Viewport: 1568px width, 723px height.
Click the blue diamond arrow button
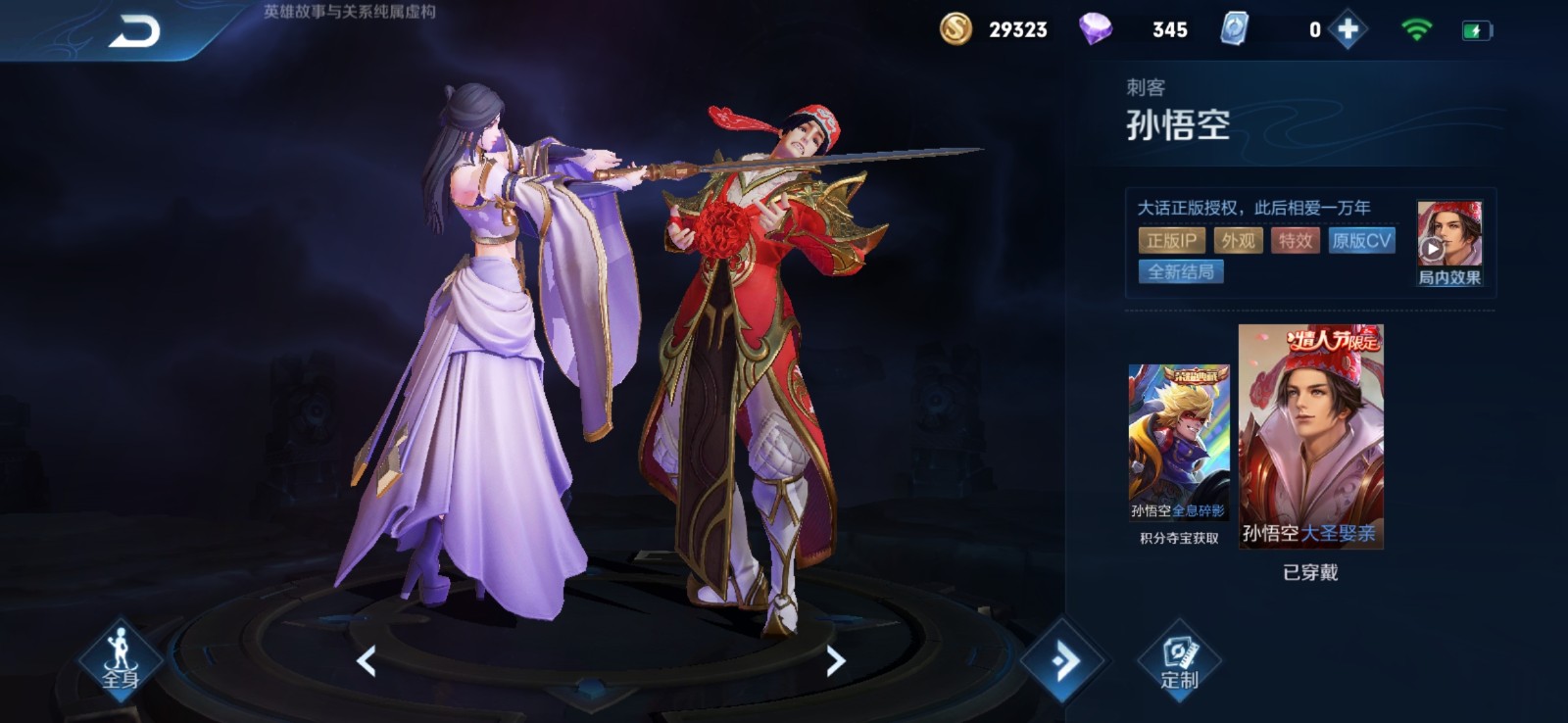tap(1064, 661)
